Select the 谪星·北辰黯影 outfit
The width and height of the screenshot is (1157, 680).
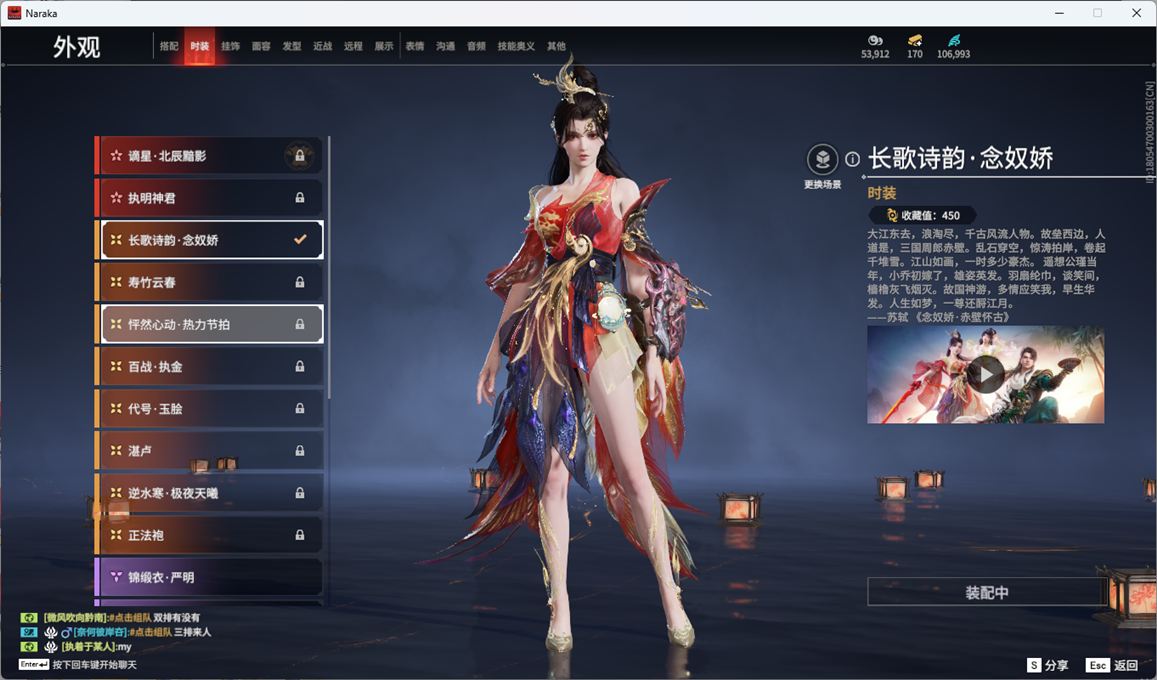[x=210, y=156]
